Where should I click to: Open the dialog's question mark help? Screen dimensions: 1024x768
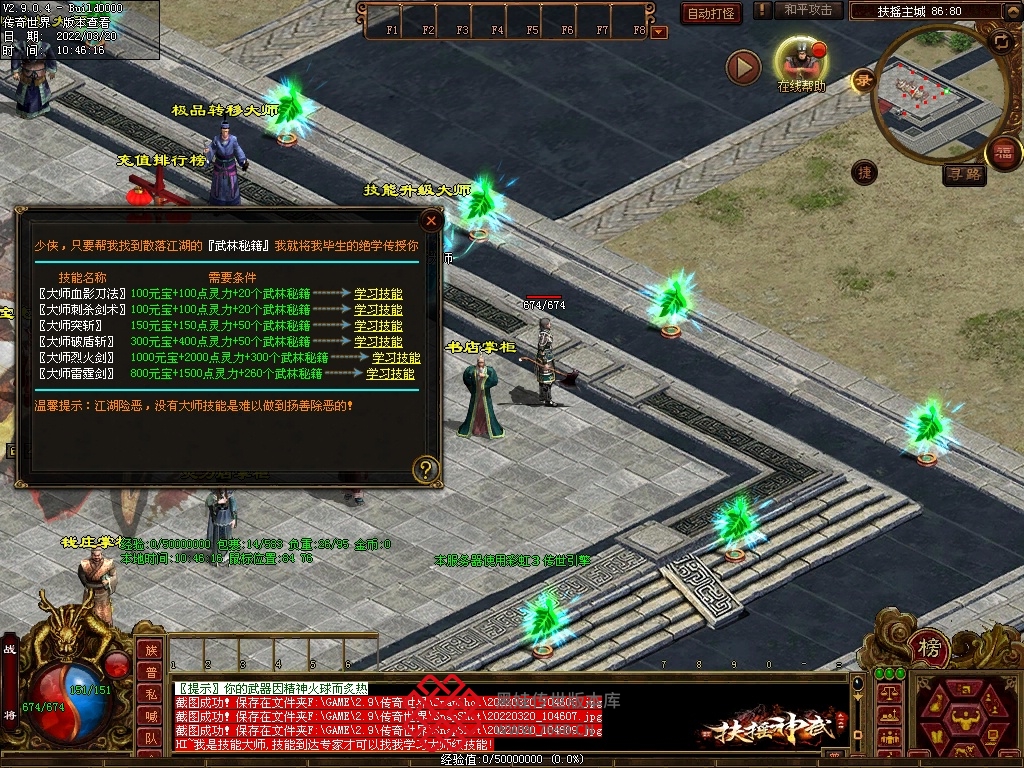pos(426,469)
